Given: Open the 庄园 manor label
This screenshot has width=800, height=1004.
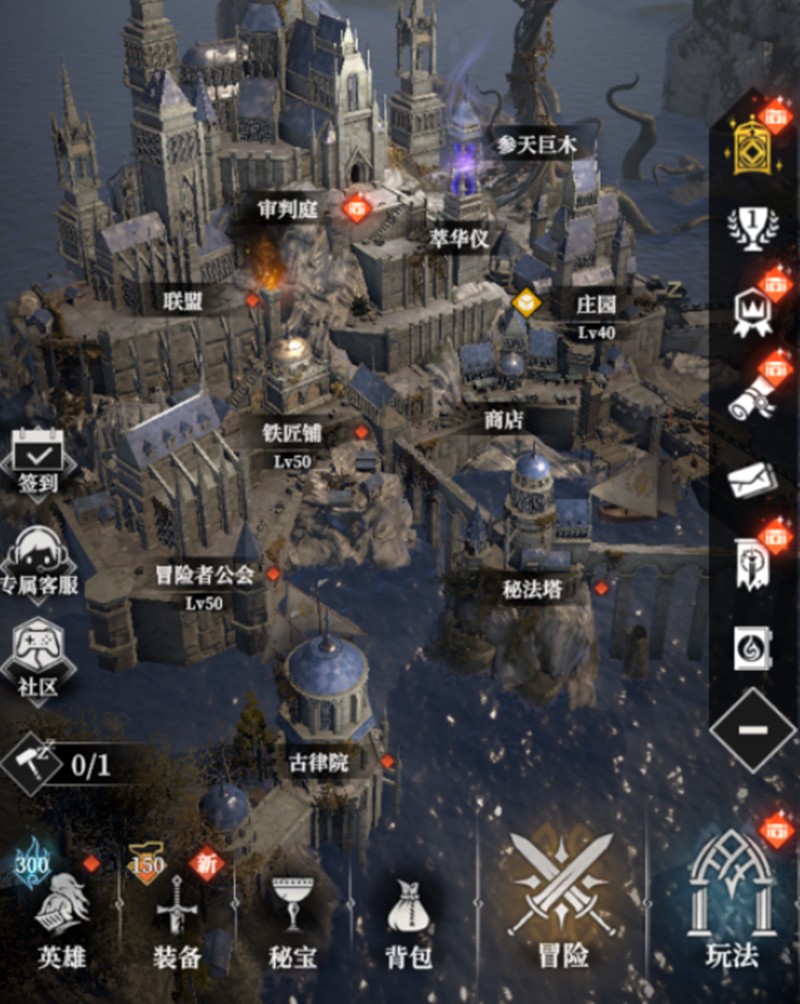Looking at the screenshot, I should [x=596, y=304].
